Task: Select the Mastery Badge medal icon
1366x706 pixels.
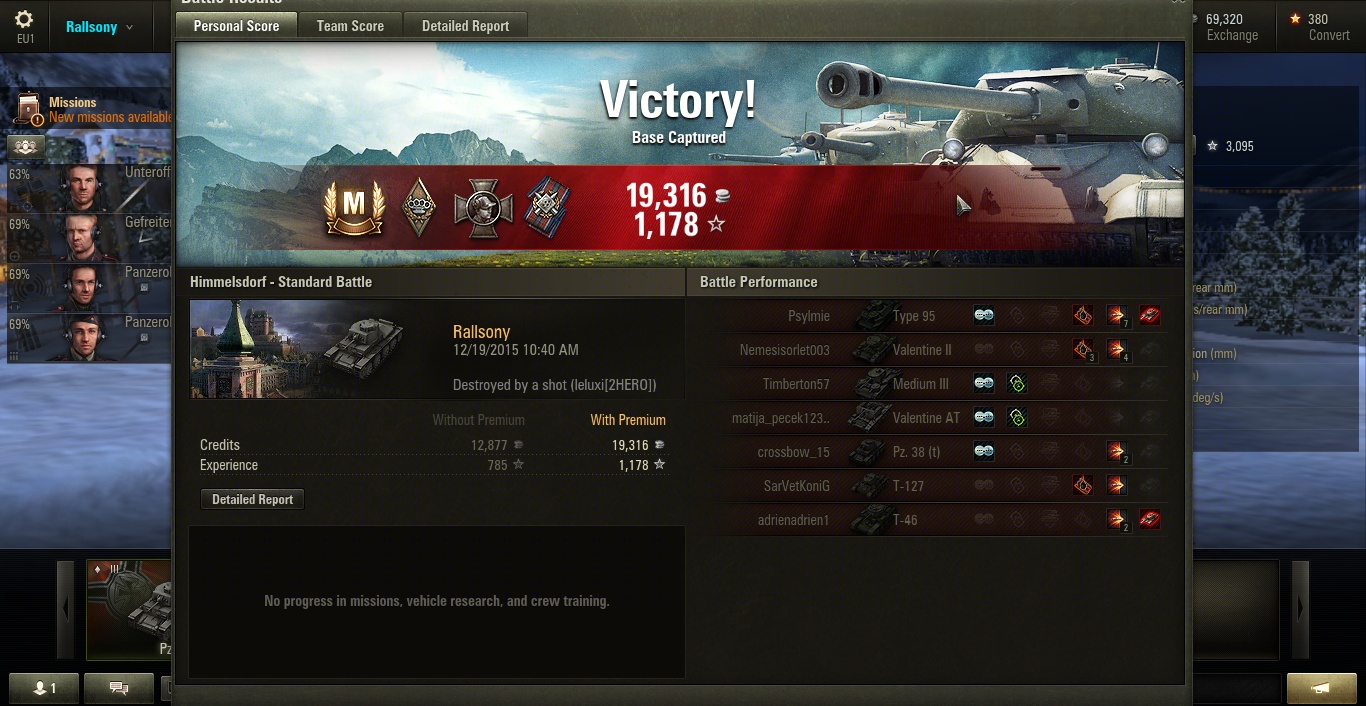Action: [354, 206]
